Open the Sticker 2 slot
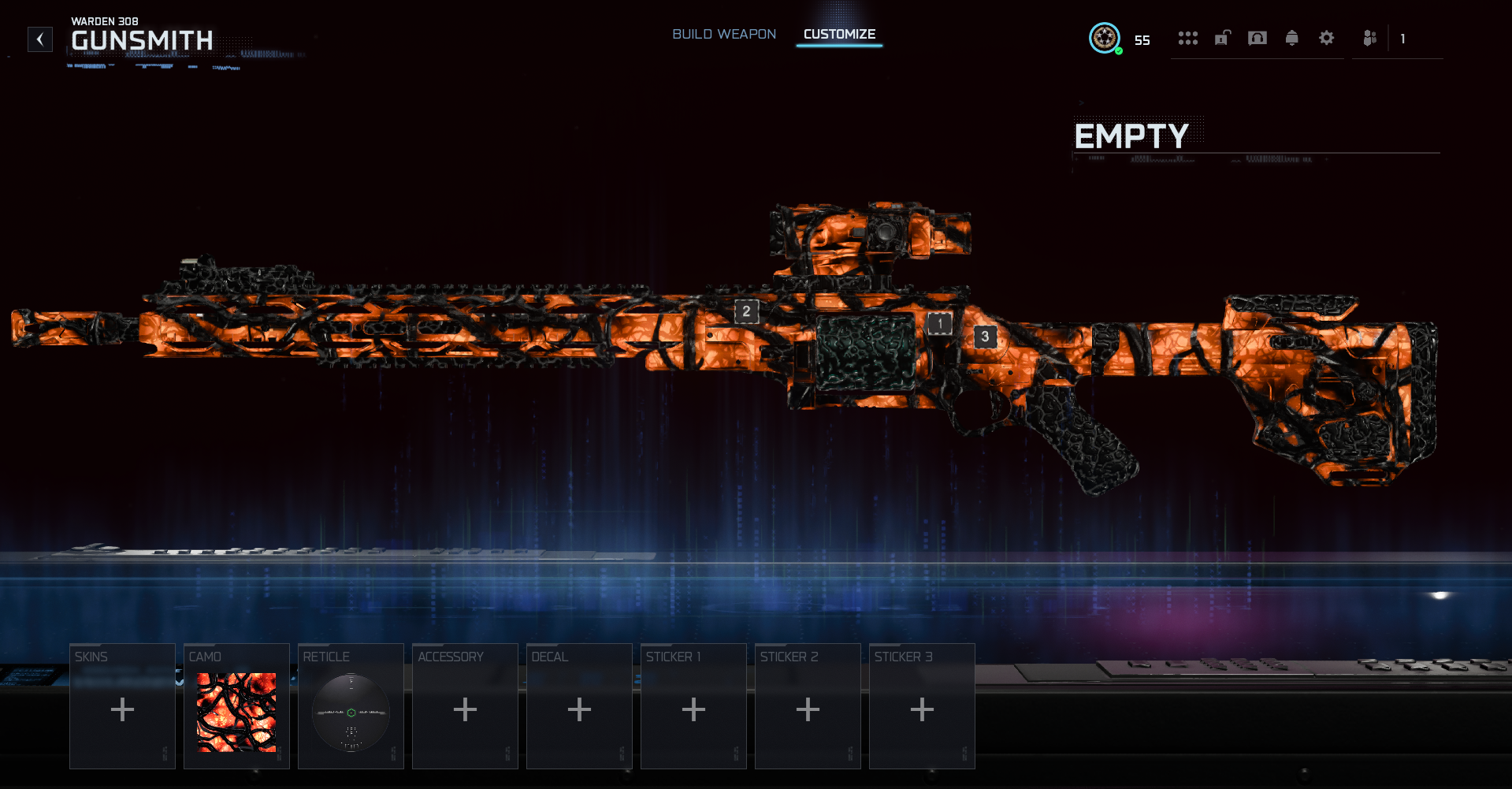 point(808,706)
